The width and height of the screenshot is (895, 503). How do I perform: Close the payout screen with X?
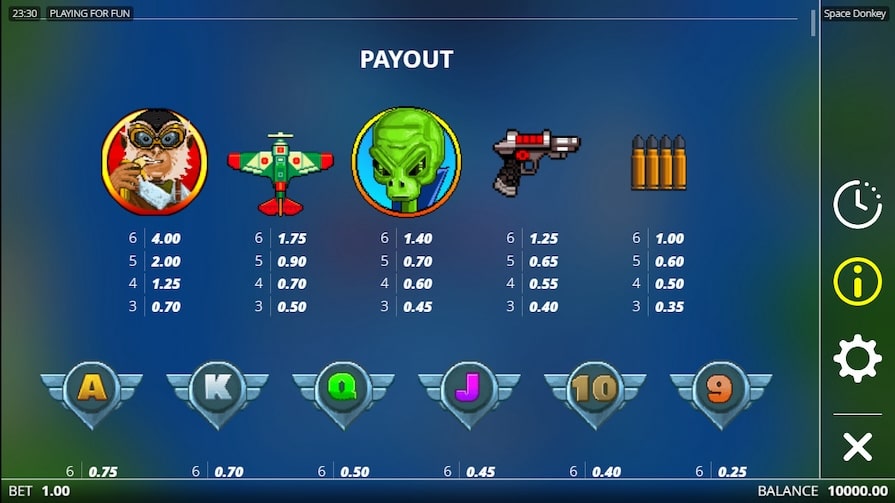pyautogui.click(x=857, y=446)
